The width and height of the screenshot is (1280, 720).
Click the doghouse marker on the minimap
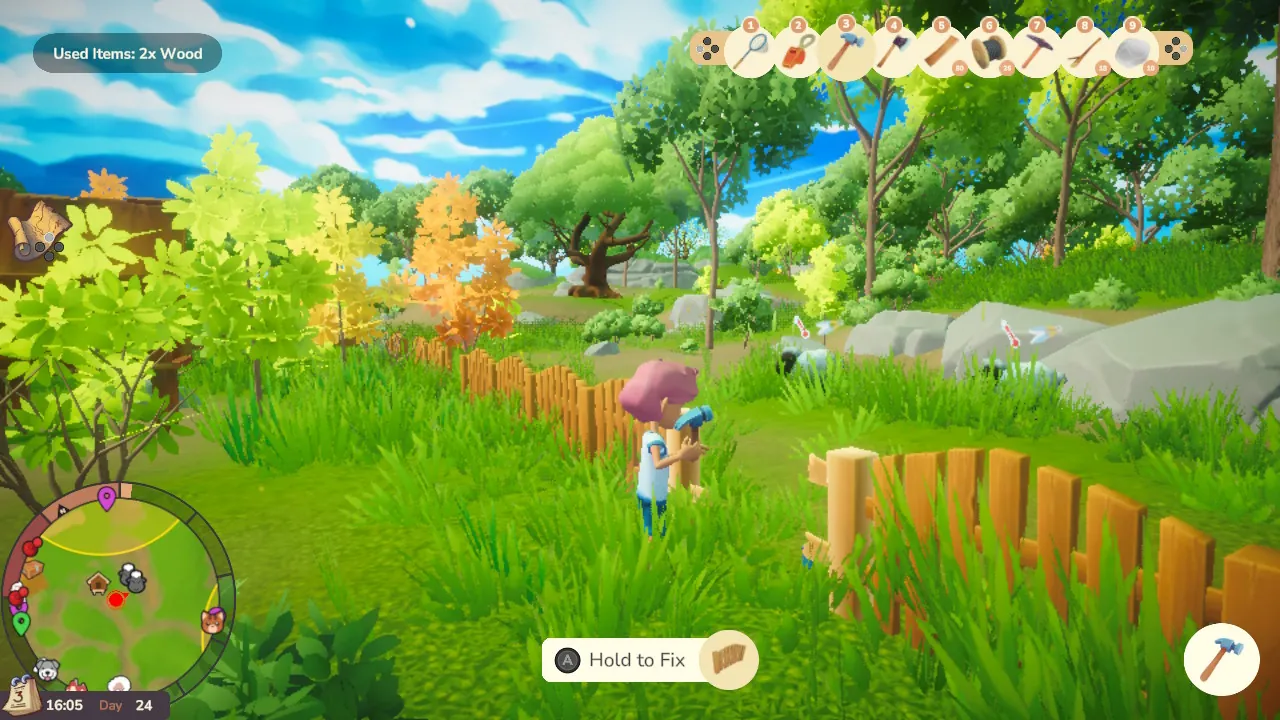(x=98, y=582)
